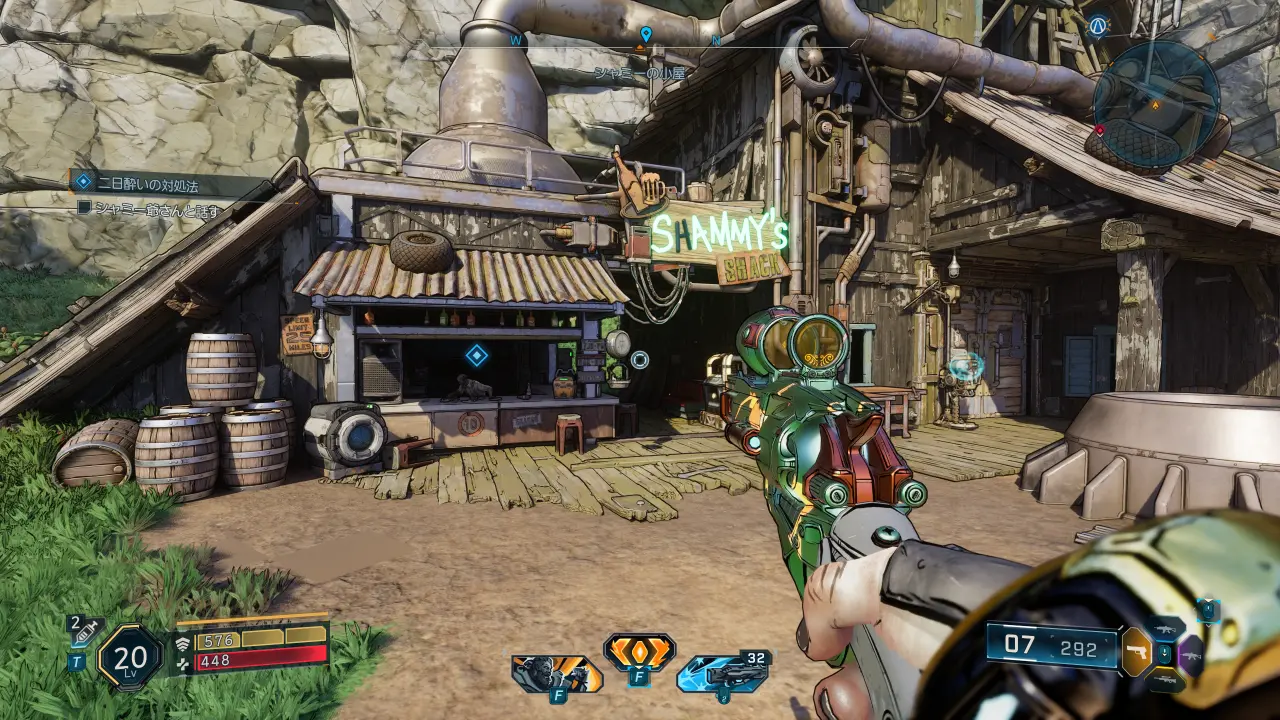Image resolution: width=1280 pixels, height=720 pixels.
Task: Click the blue waypoint marker on the compass
Action: 646,35
